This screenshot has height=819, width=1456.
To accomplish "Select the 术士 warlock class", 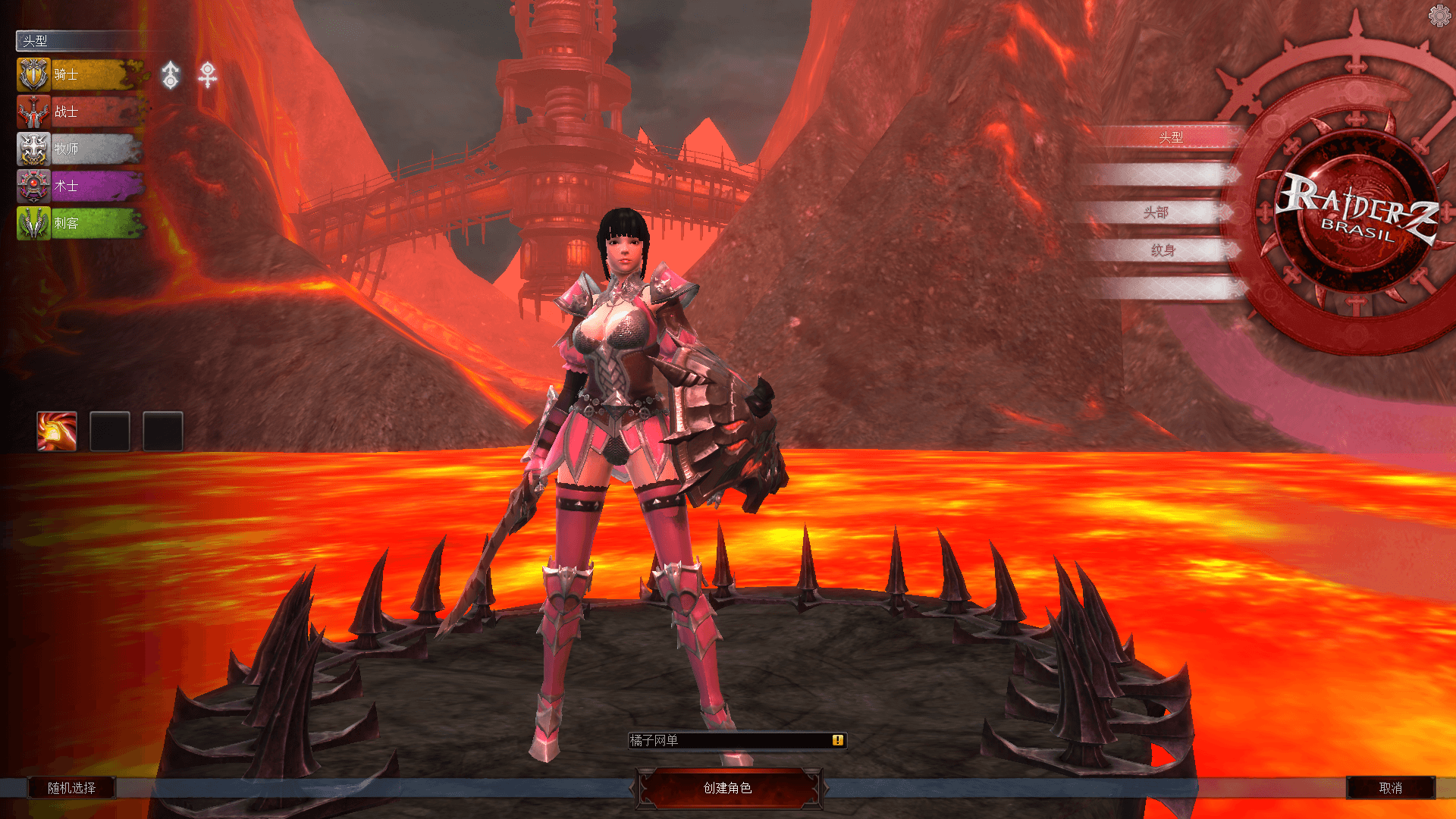I will [x=80, y=186].
